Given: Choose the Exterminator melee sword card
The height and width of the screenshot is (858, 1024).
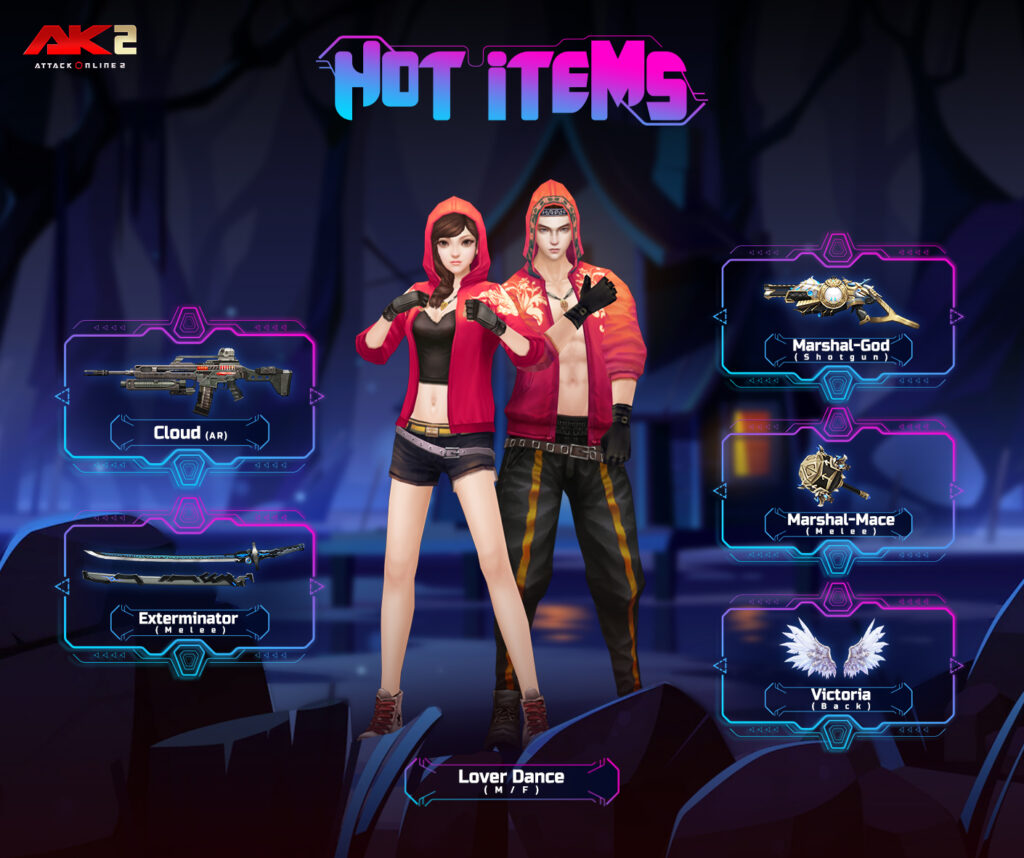Looking at the screenshot, I should click(190, 585).
